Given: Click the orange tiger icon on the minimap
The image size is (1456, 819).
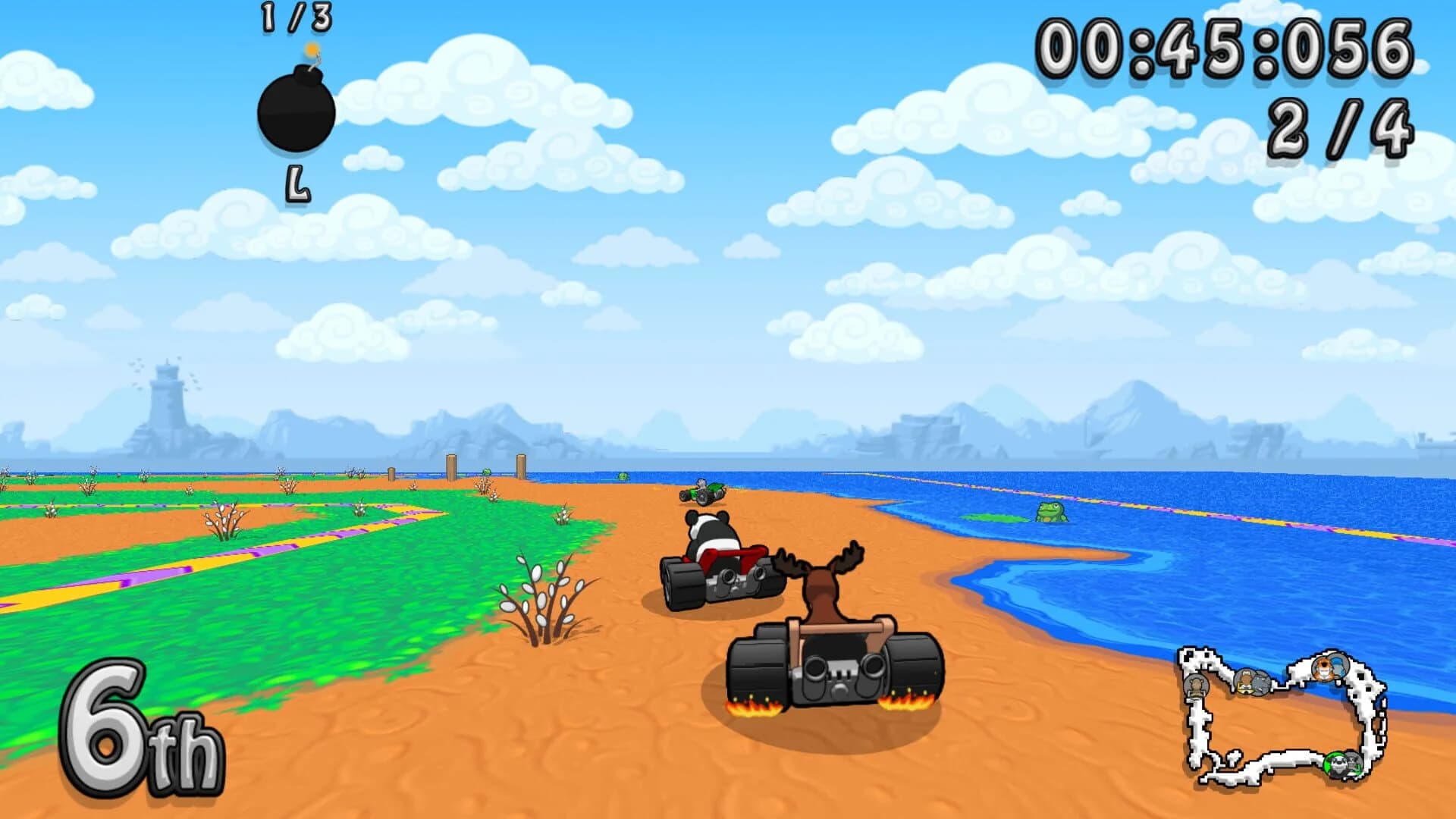Looking at the screenshot, I should [x=1323, y=669].
